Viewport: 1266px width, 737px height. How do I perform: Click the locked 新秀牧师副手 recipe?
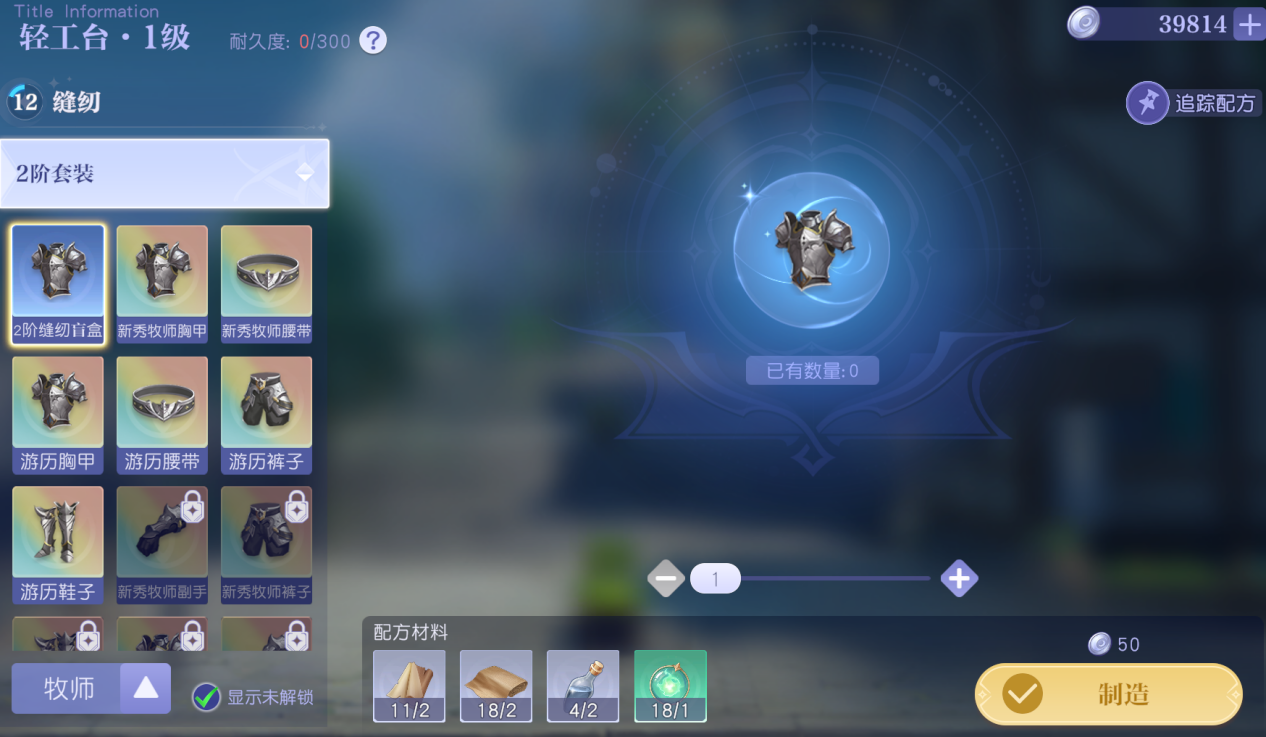[x=162, y=545]
